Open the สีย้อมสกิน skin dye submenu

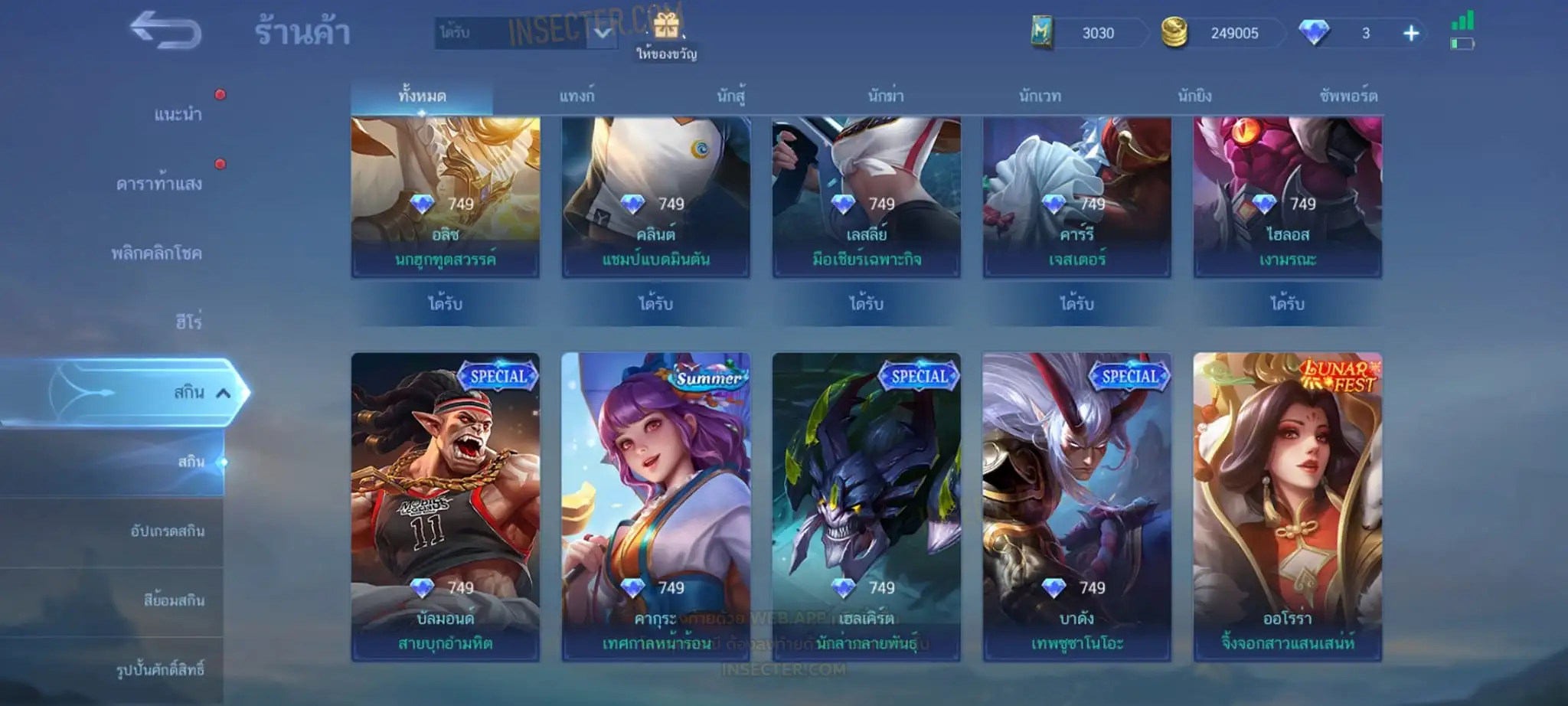coord(174,600)
